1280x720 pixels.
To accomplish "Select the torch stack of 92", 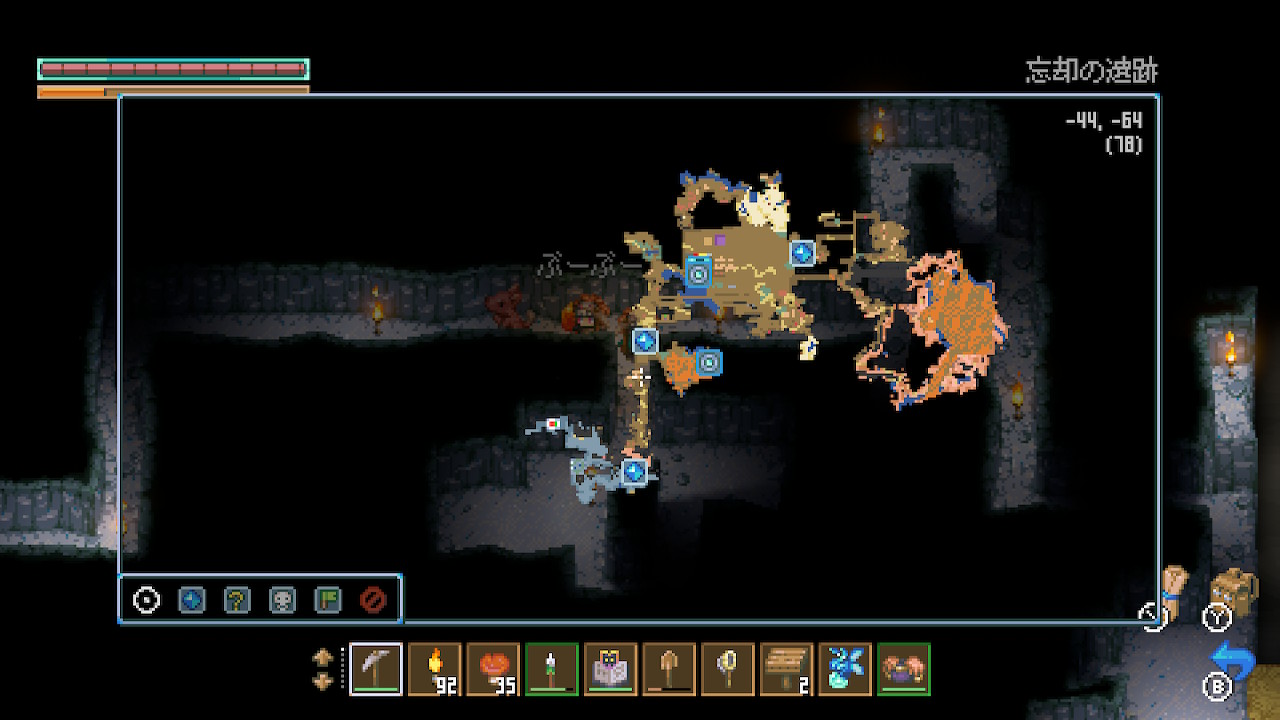I will tap(435, 669).
